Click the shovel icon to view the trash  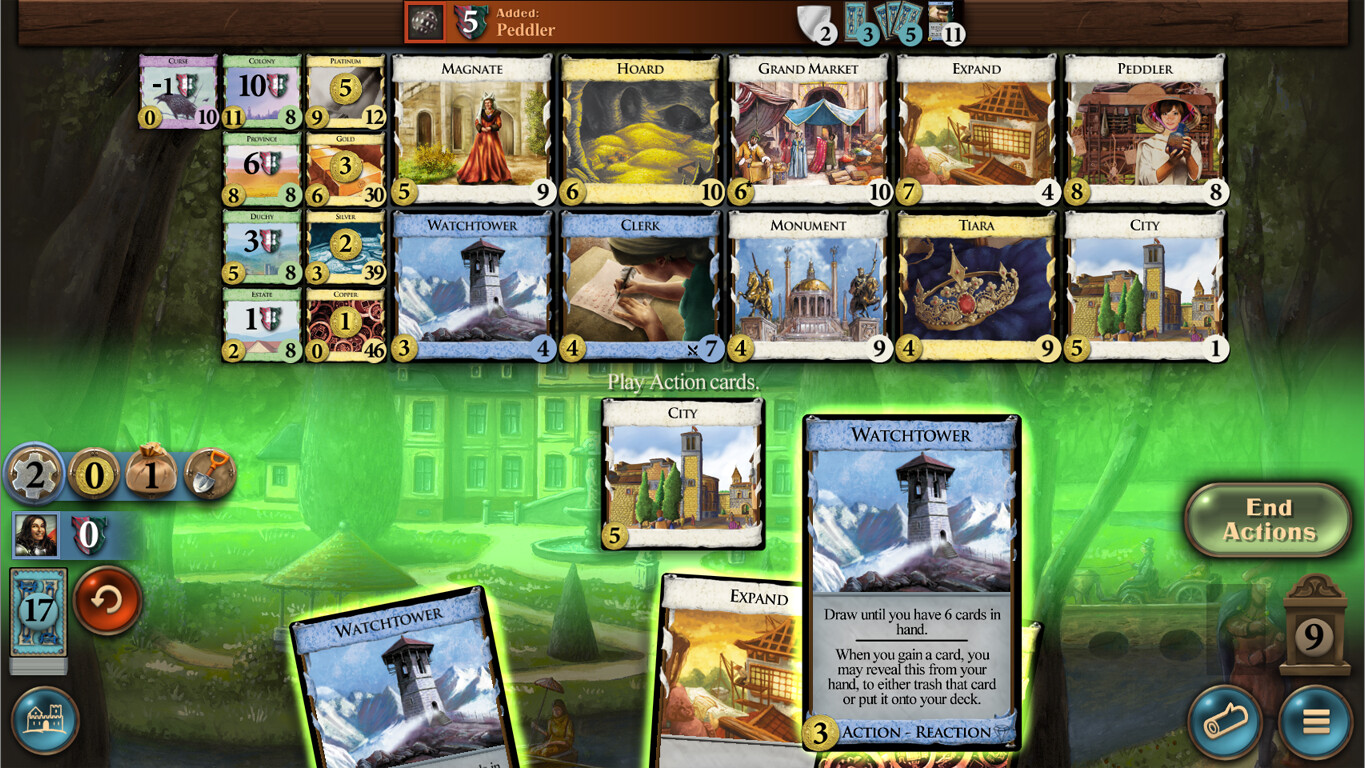point(208,475)
